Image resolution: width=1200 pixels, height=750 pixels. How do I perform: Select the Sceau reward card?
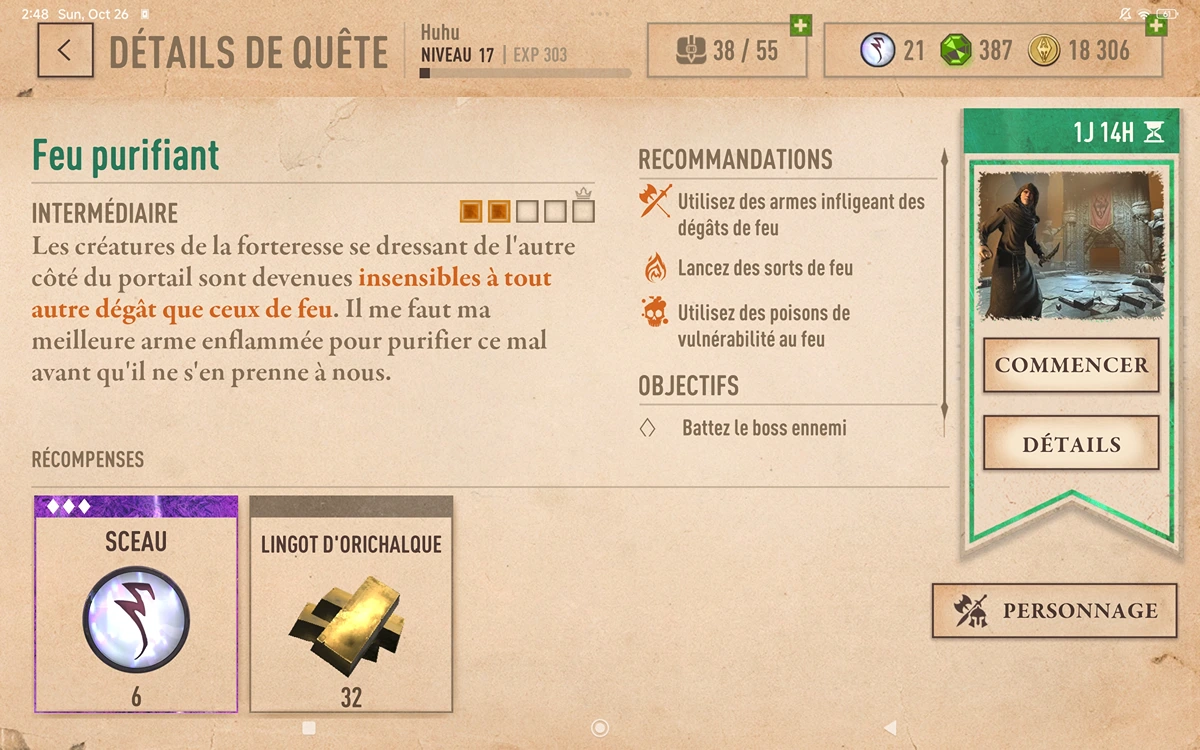[x=136, y=604]
